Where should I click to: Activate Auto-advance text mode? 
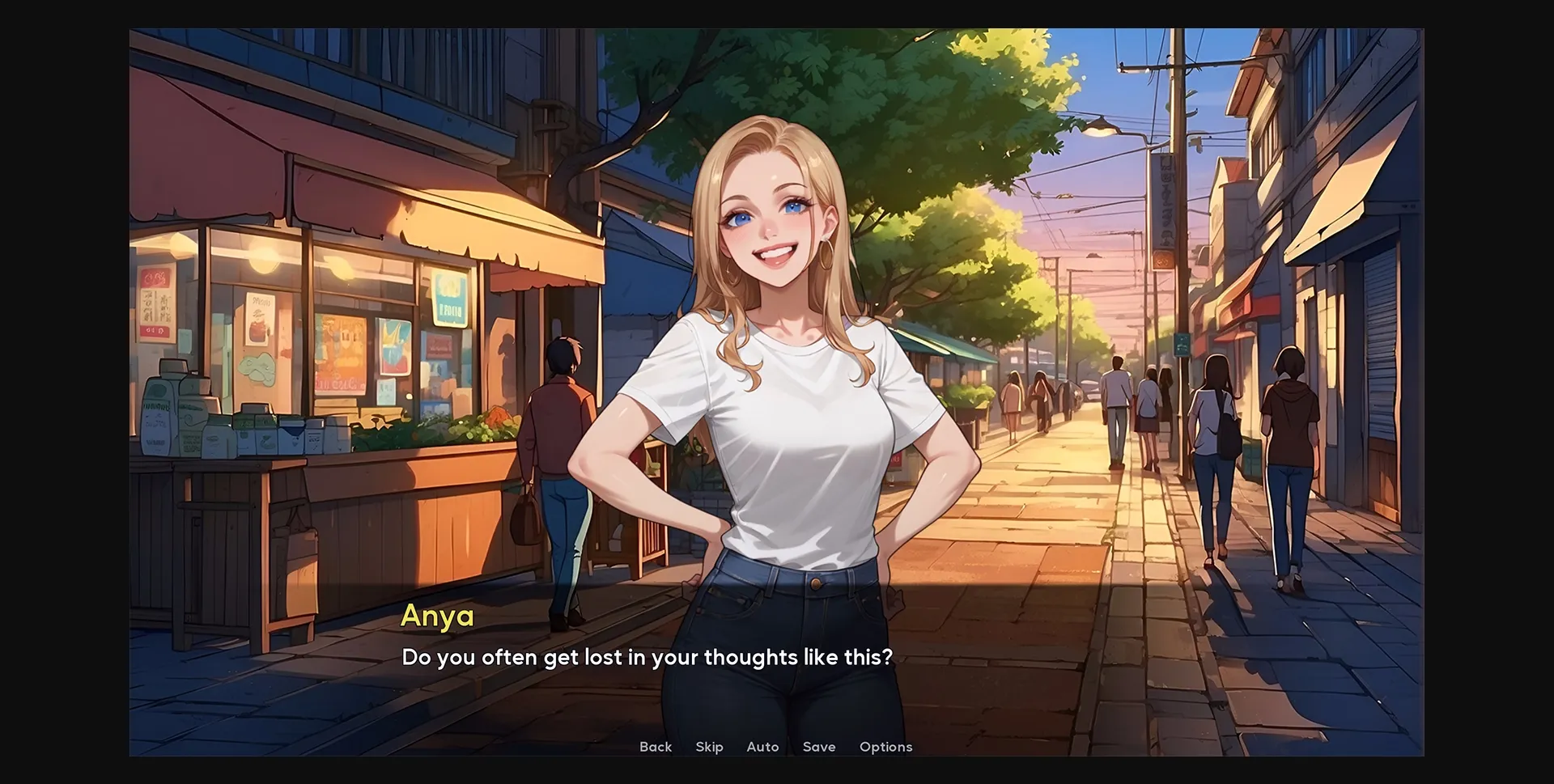[762, 747]
